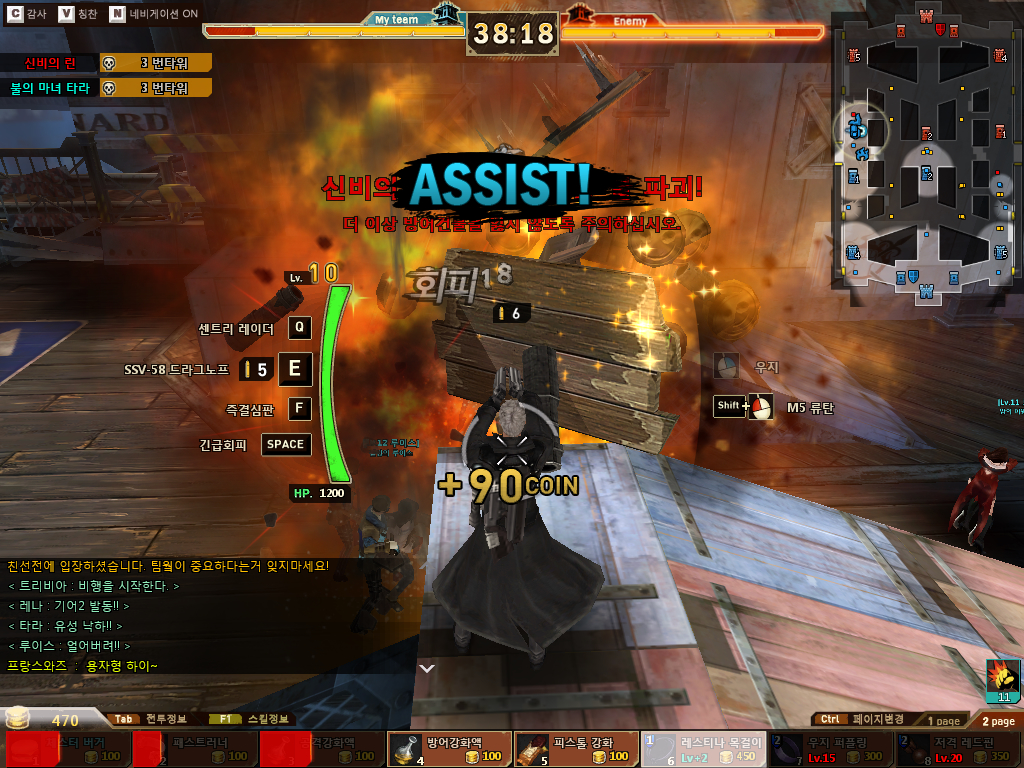Click the tactical minimap
This screenshot has width=1024, height=768.
(925, 150)
